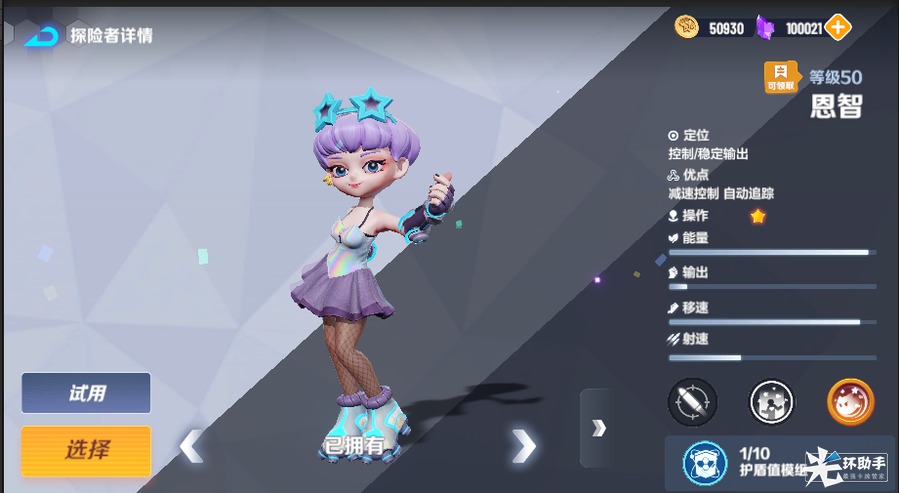Expand the side panel with the double chevron
The width and height of the screenshot is (899, 493).
click(598, 428)
